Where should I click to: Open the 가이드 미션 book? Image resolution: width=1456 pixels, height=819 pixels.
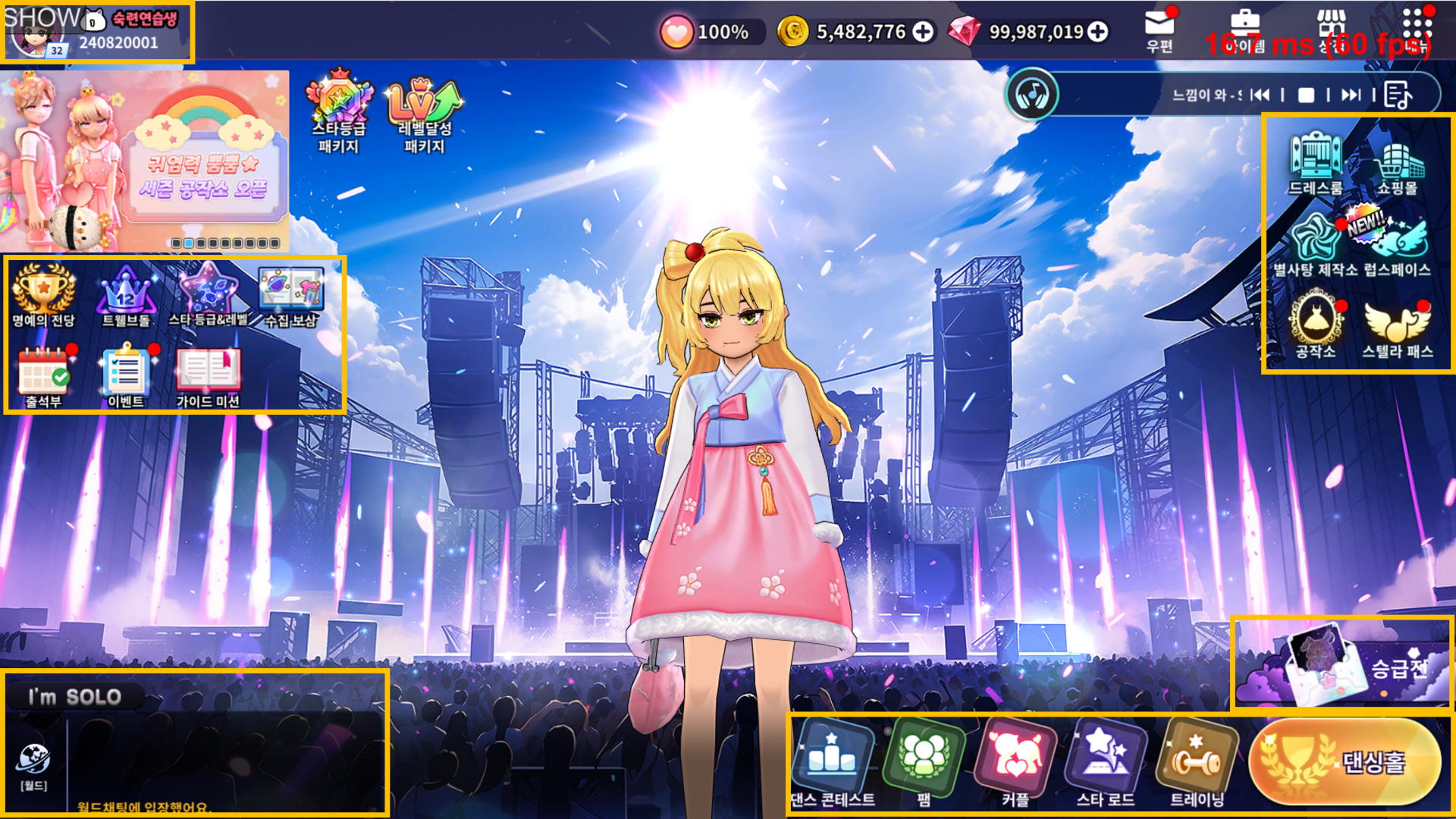pyautogui.click(x=208, y=377)
